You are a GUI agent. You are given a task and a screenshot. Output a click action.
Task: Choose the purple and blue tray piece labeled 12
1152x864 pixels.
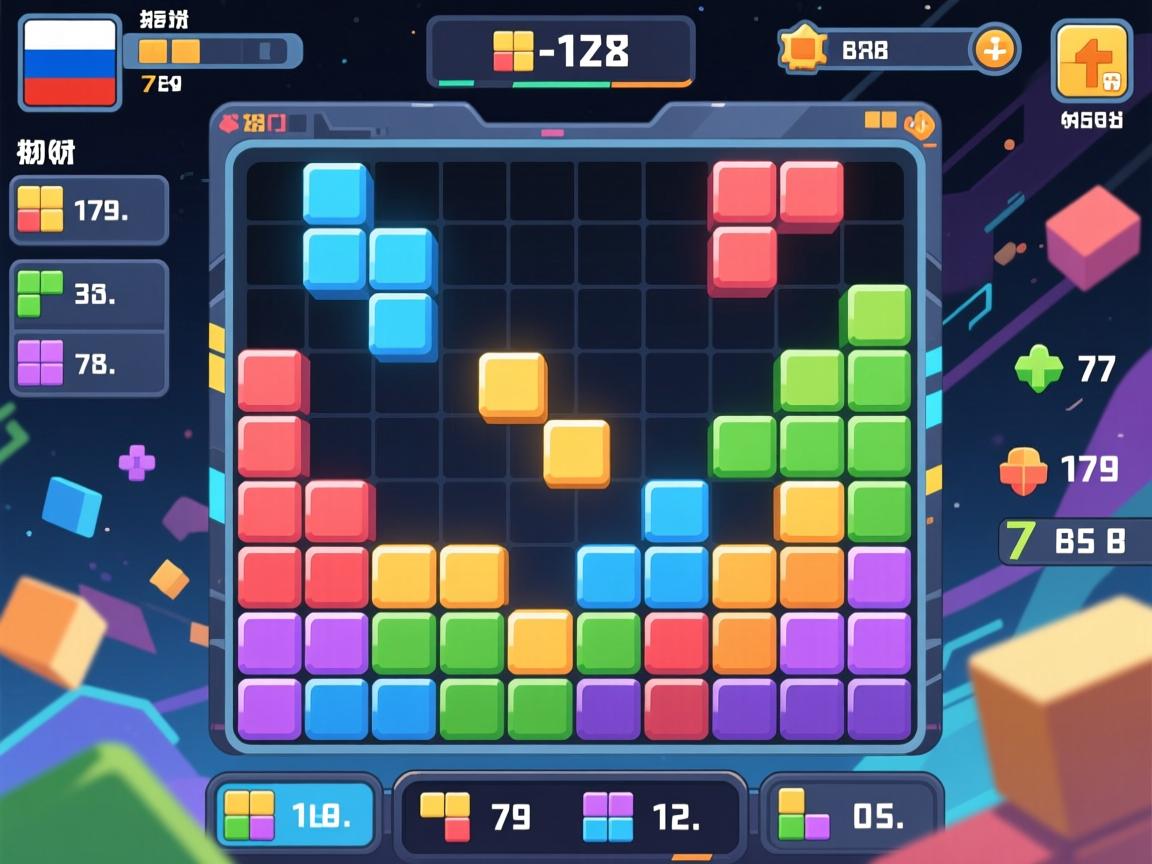point(640,816)
